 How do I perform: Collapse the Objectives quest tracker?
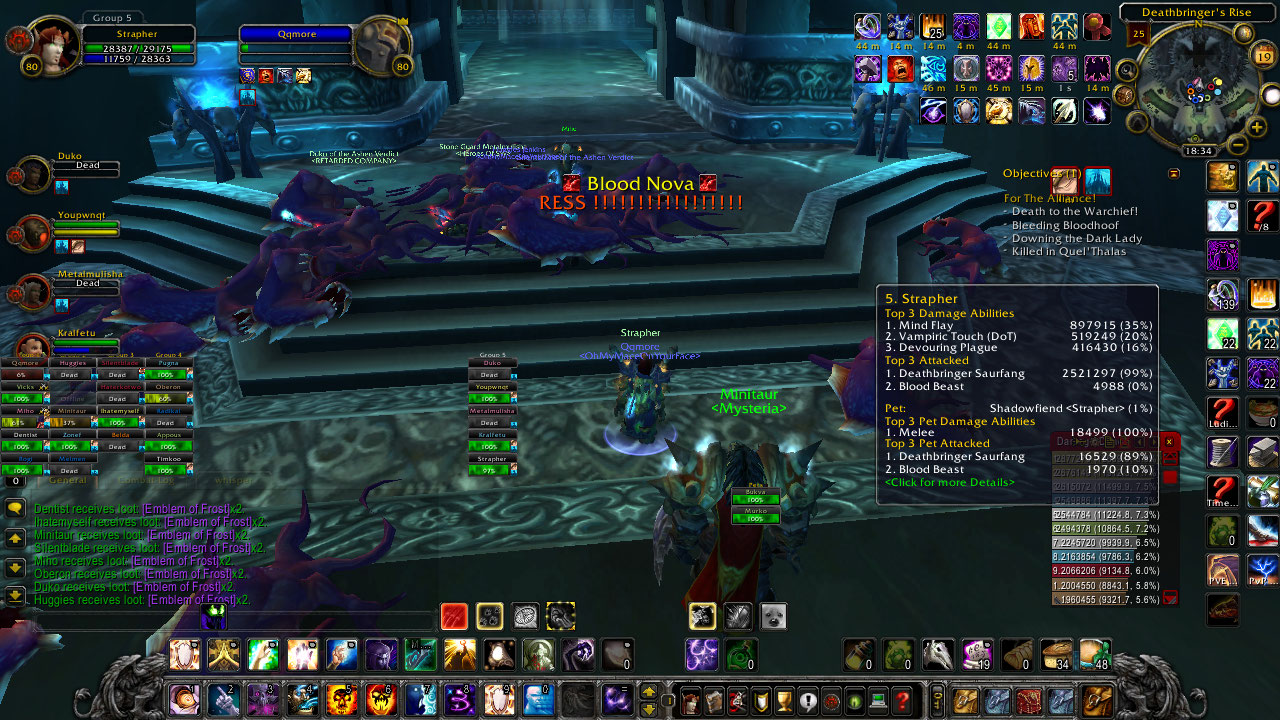coord(1174,174)
